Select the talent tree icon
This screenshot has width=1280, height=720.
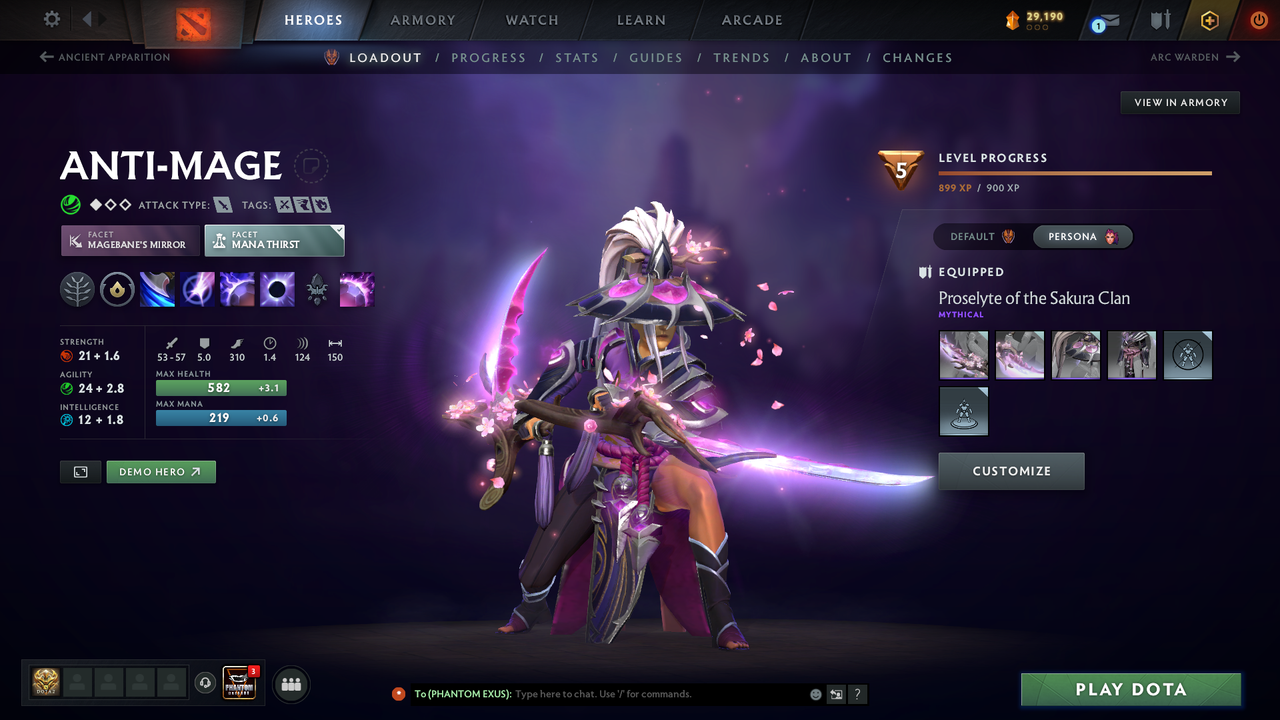(x=77, y=289)
